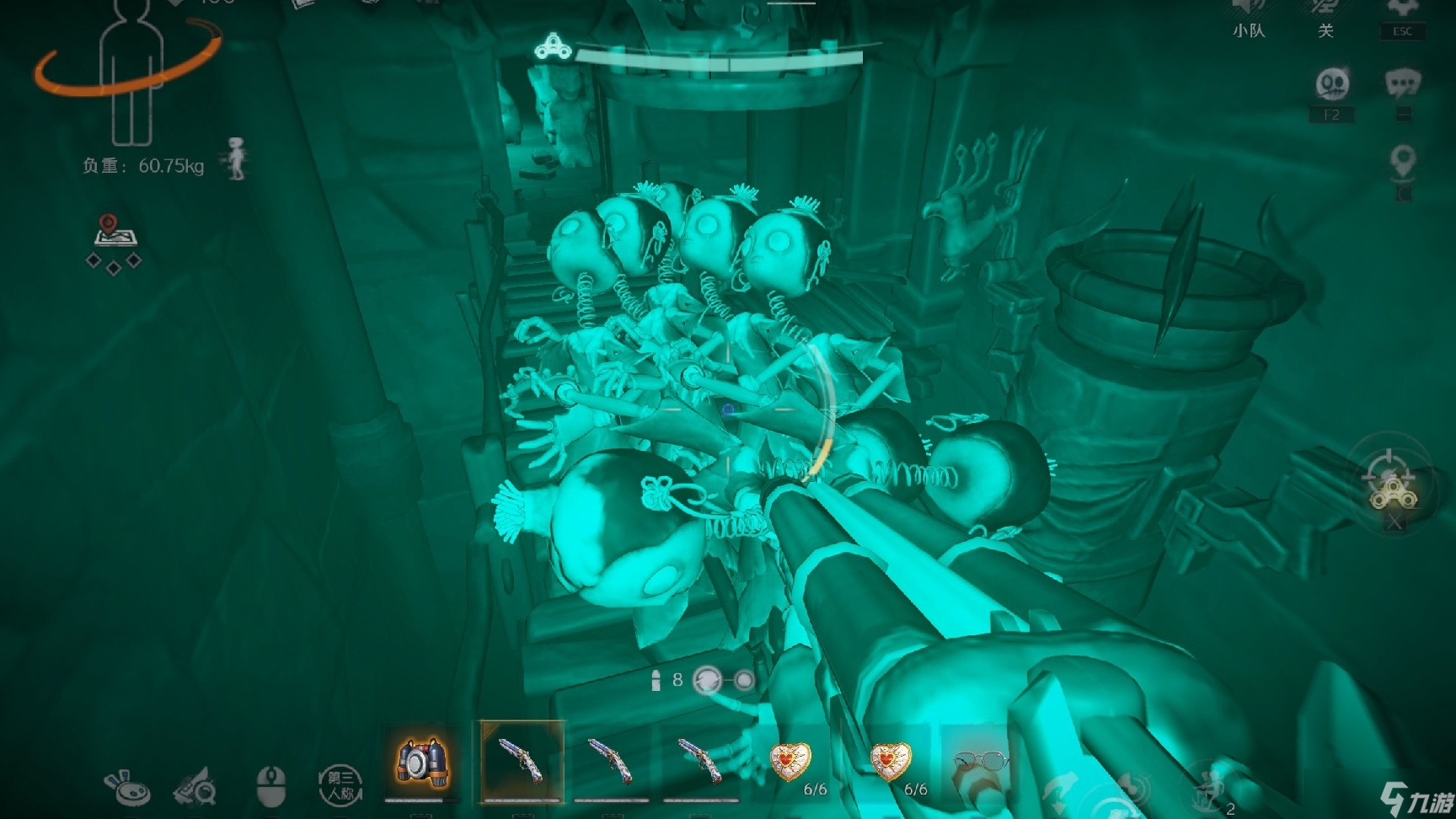
Task: Activate the magnifying glass search icon
Action: (195, 787)
